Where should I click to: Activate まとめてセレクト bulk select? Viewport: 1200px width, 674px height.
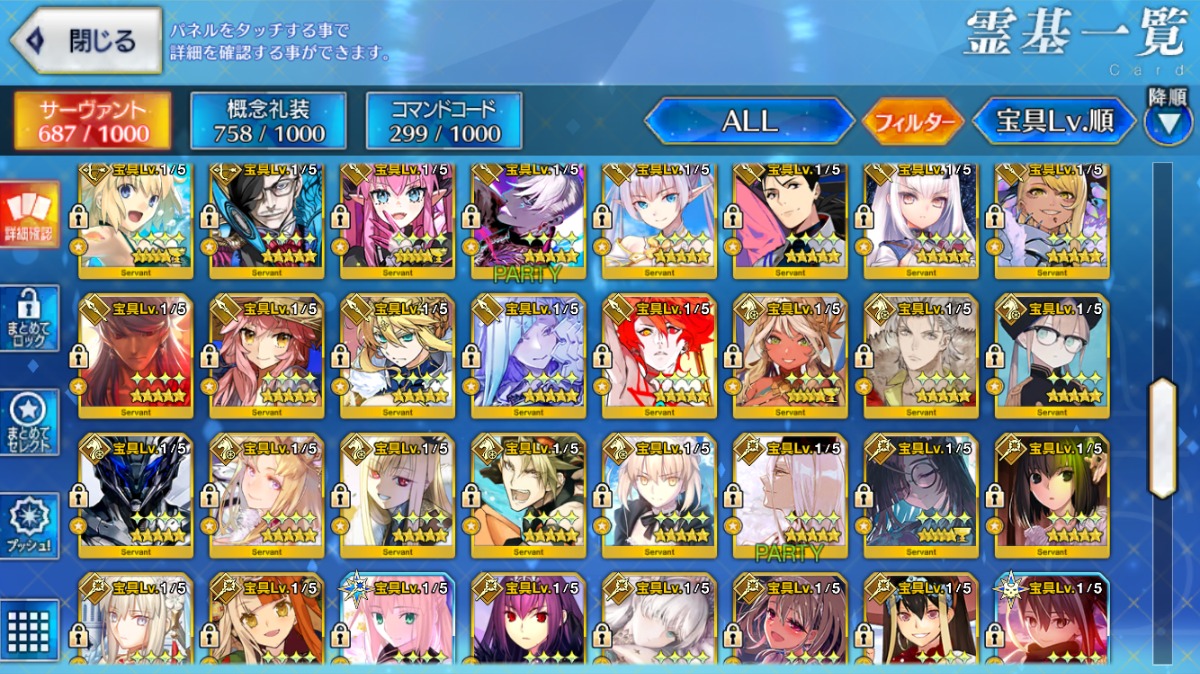point(29,422)
